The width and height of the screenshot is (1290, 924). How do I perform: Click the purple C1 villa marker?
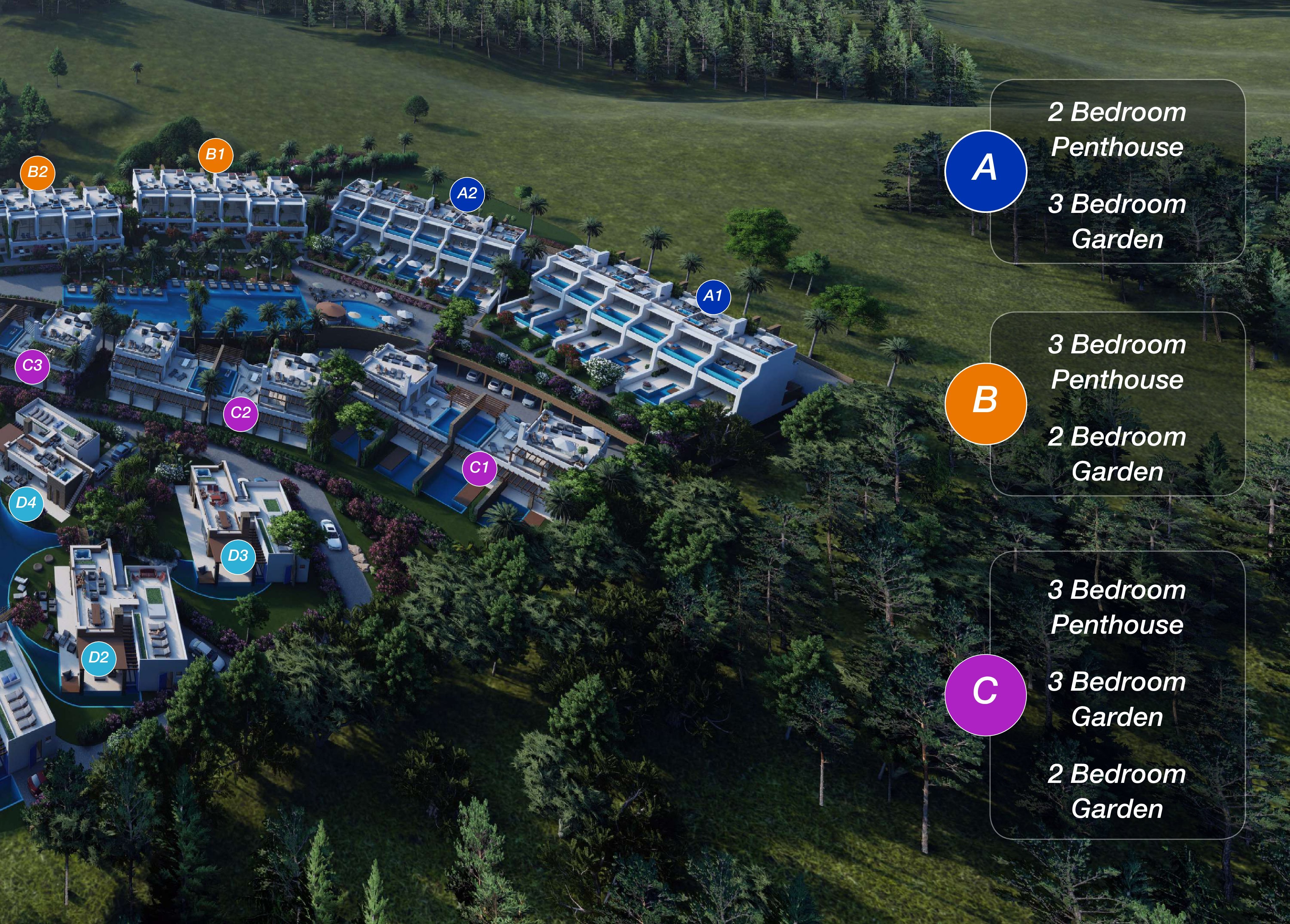click(480, 468)
